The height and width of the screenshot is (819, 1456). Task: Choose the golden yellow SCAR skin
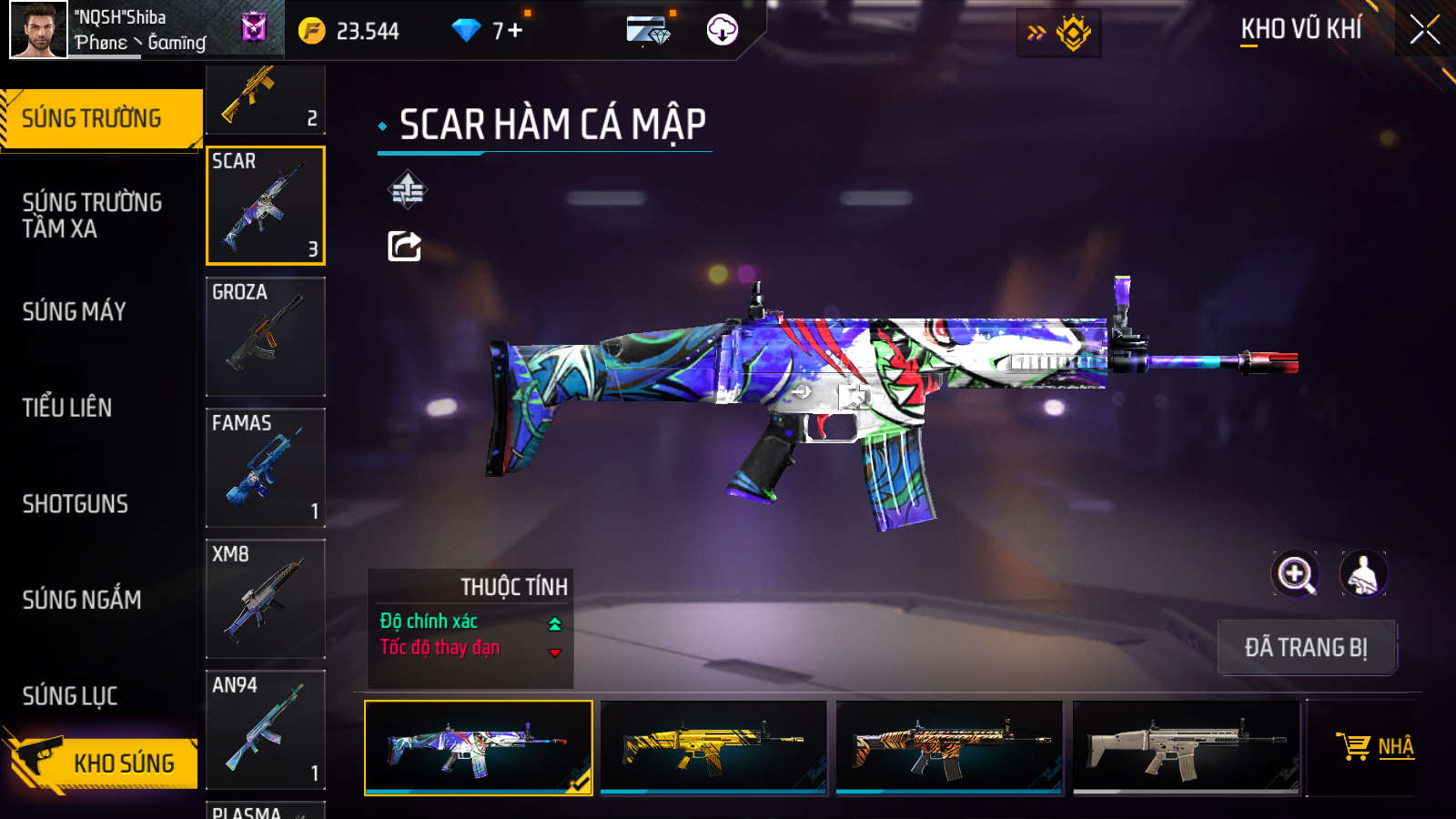713,747
